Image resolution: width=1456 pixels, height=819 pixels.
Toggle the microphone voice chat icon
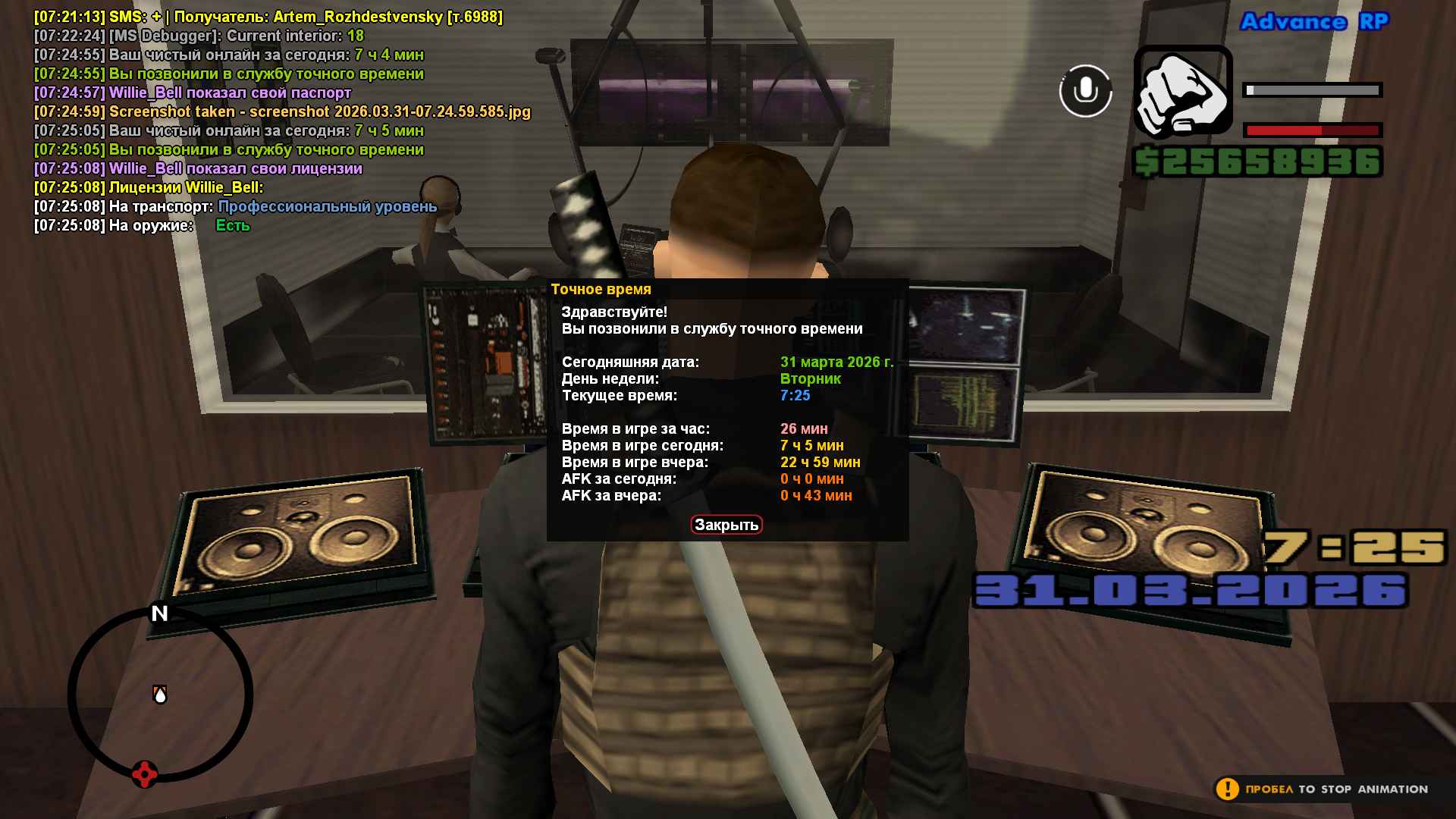point(1085,91)
